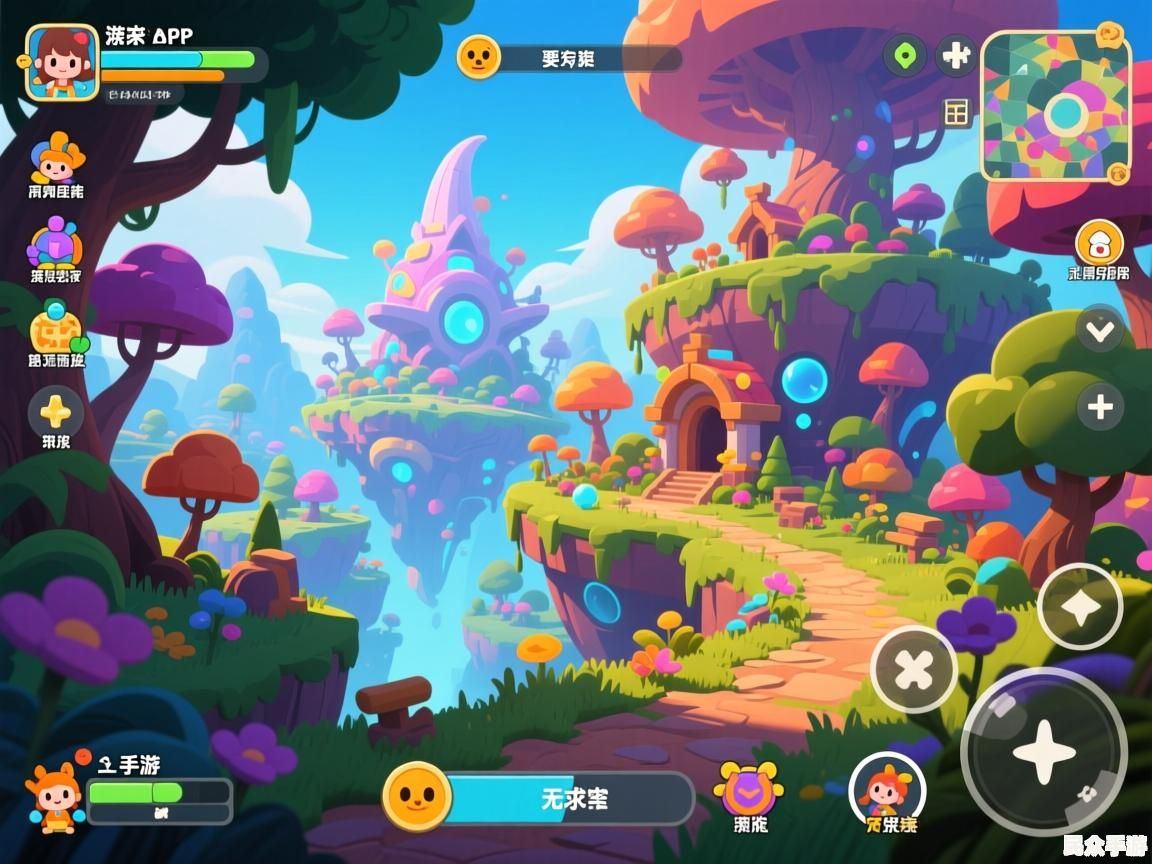Click the yellow smiley button at bottom center
Image resolution: width=1152 pixels, height=864 pixels.
pyautogui.click(x=417, y=796)
